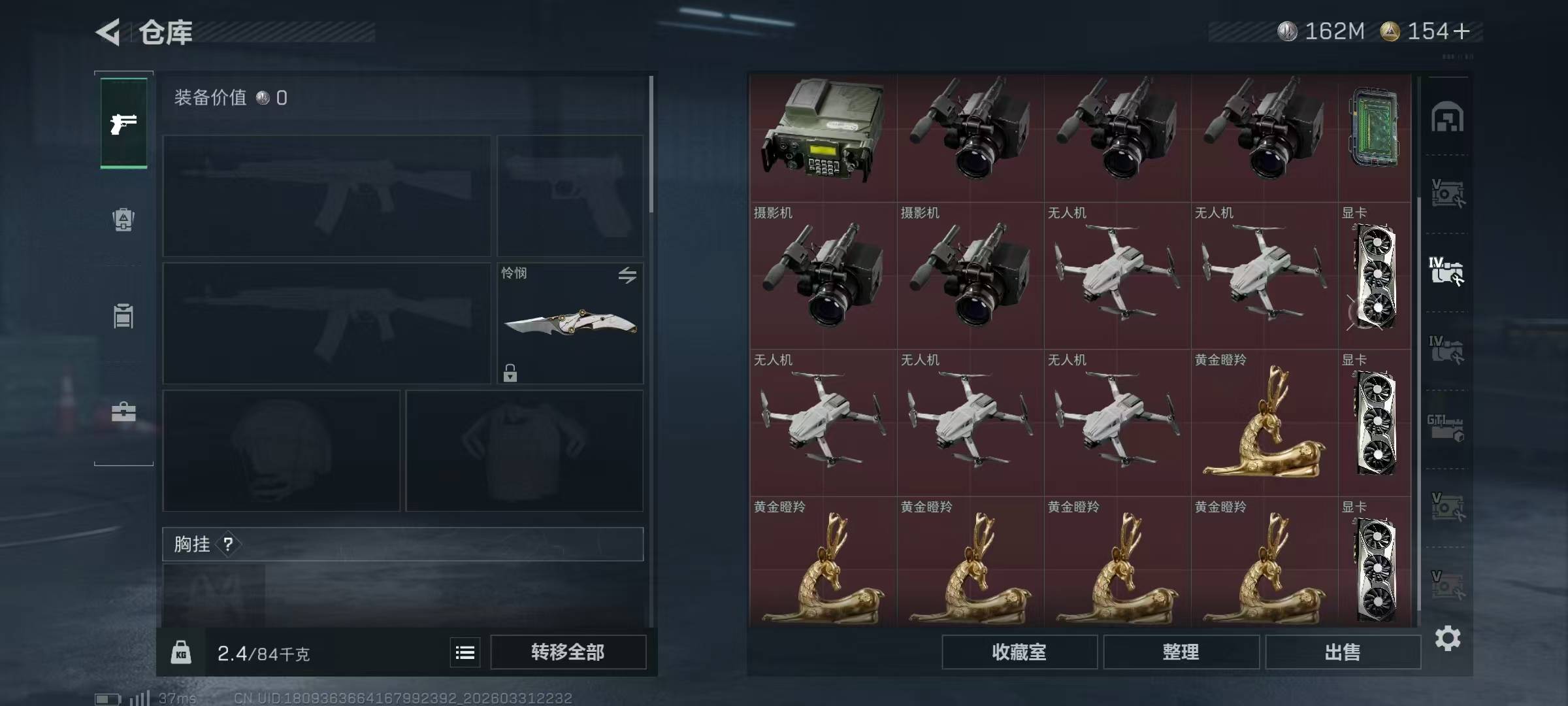Select the 怜悯 knife slot
Image resolution: width=1568 pixels, height=706 pixels.
[x=570, y=324]
